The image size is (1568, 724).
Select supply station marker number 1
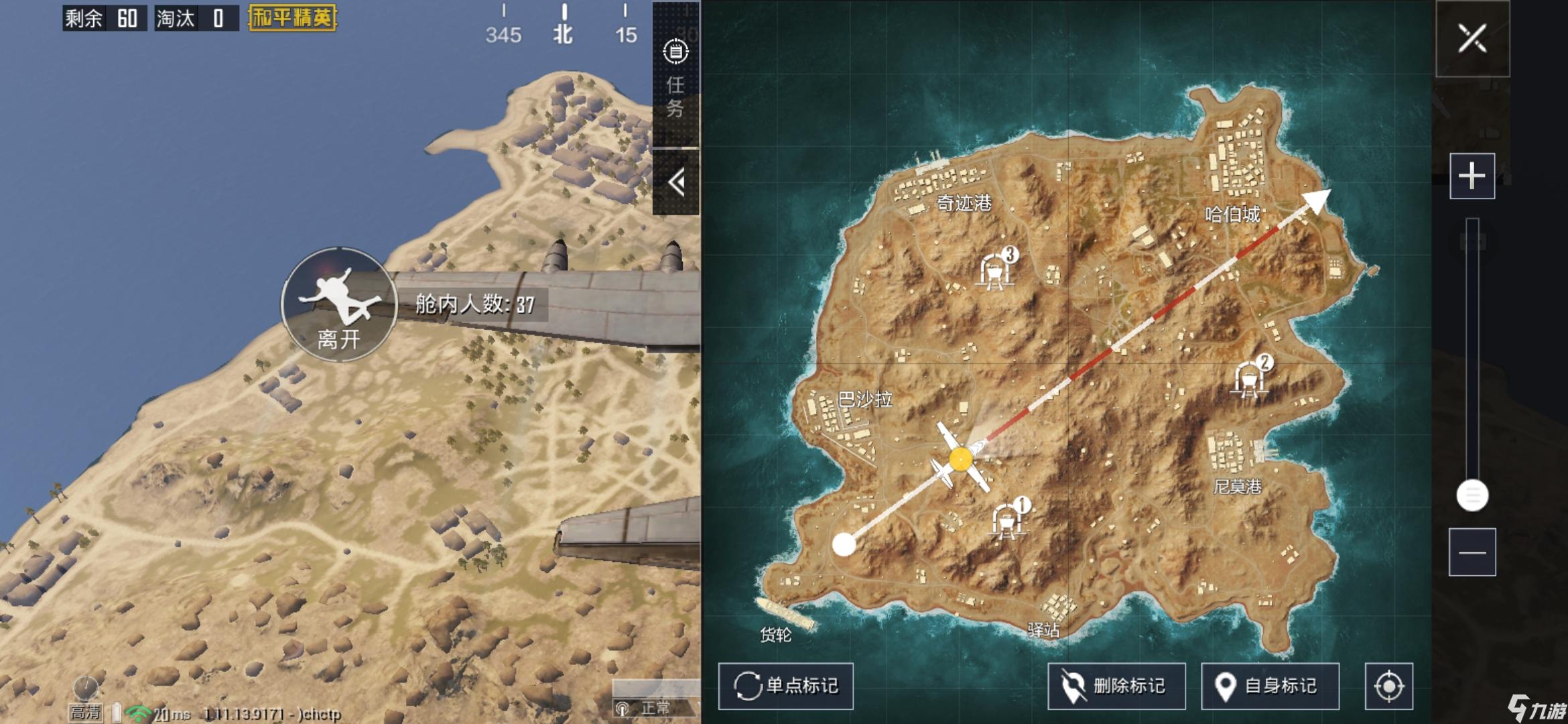tap(1007, 520)
